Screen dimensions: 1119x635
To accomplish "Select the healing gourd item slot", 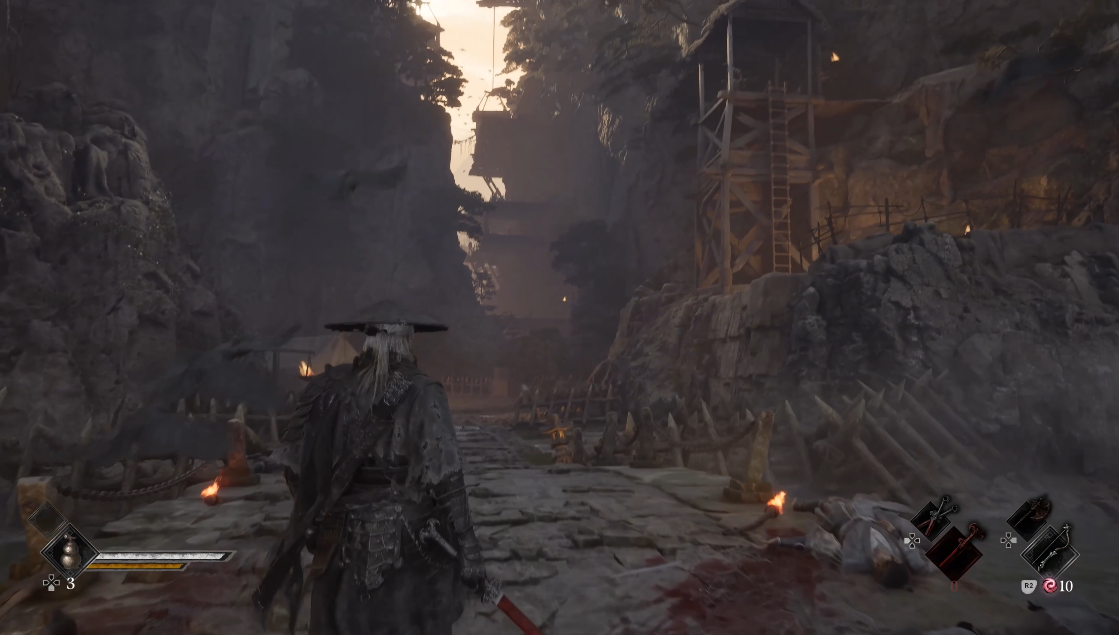I will [x=69, y=551].
